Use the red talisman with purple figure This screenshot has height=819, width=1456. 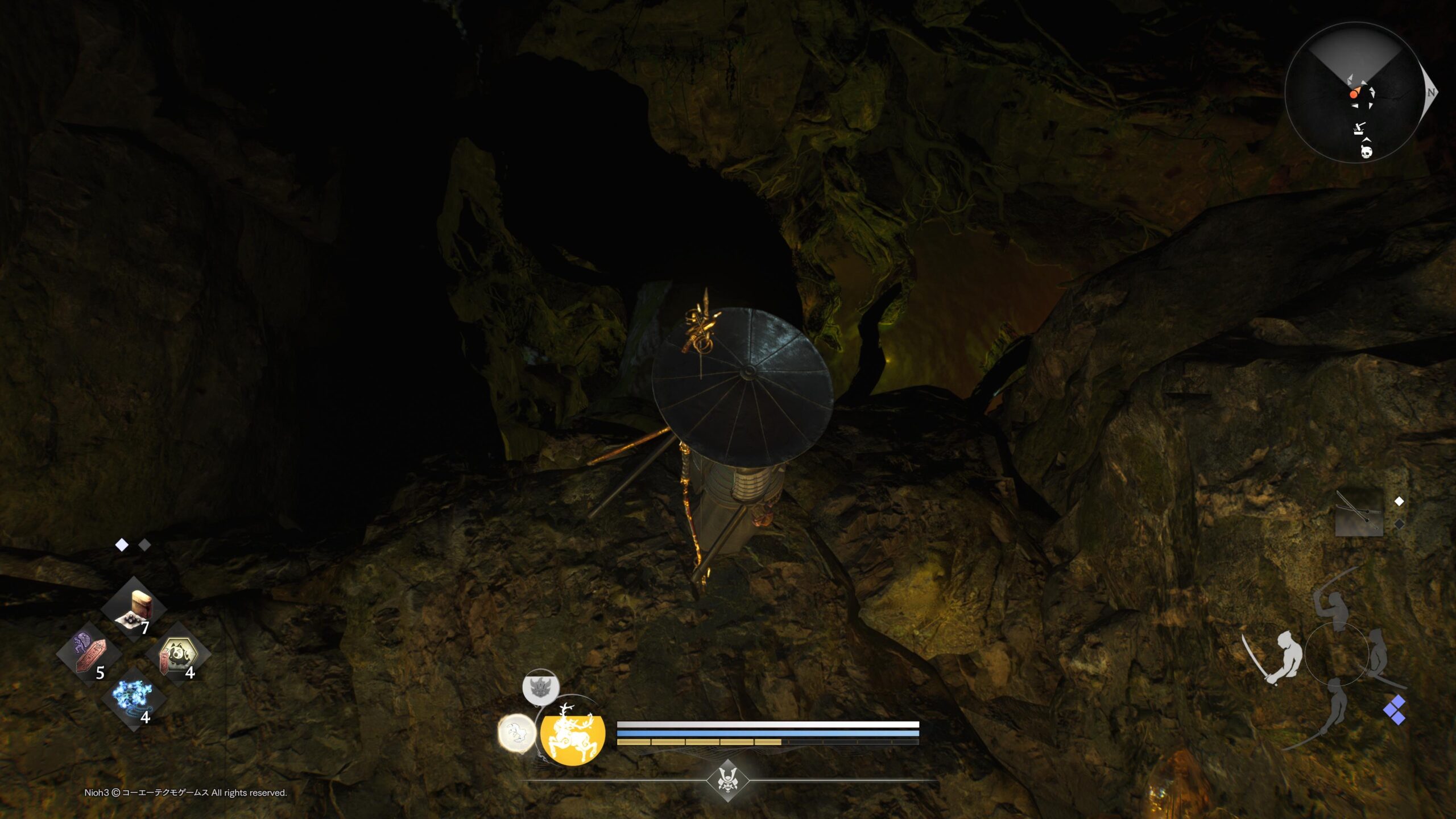(89, 654)
